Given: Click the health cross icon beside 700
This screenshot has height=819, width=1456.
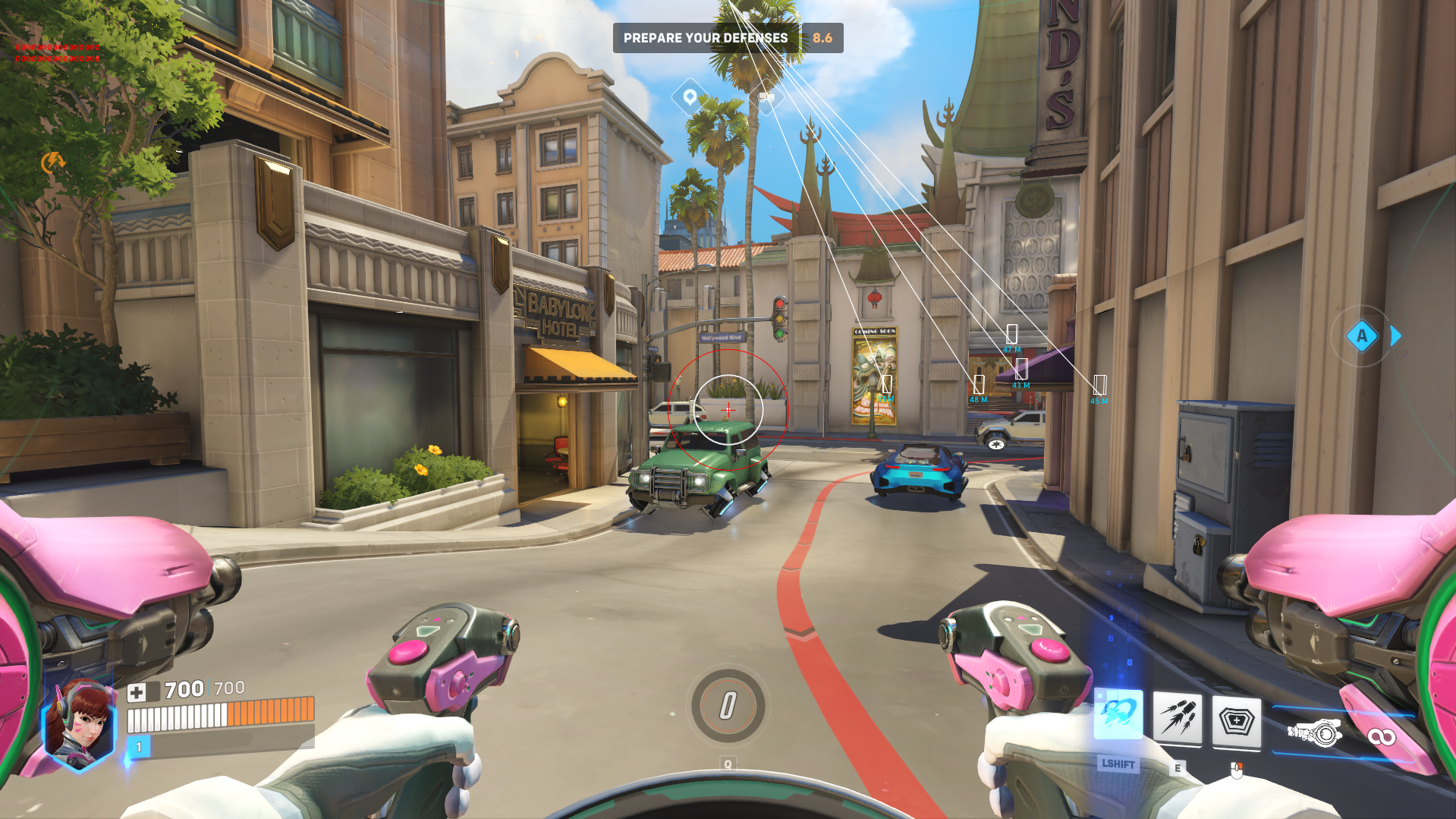Looking at the screenshot, I should click(x=137, y=691).
